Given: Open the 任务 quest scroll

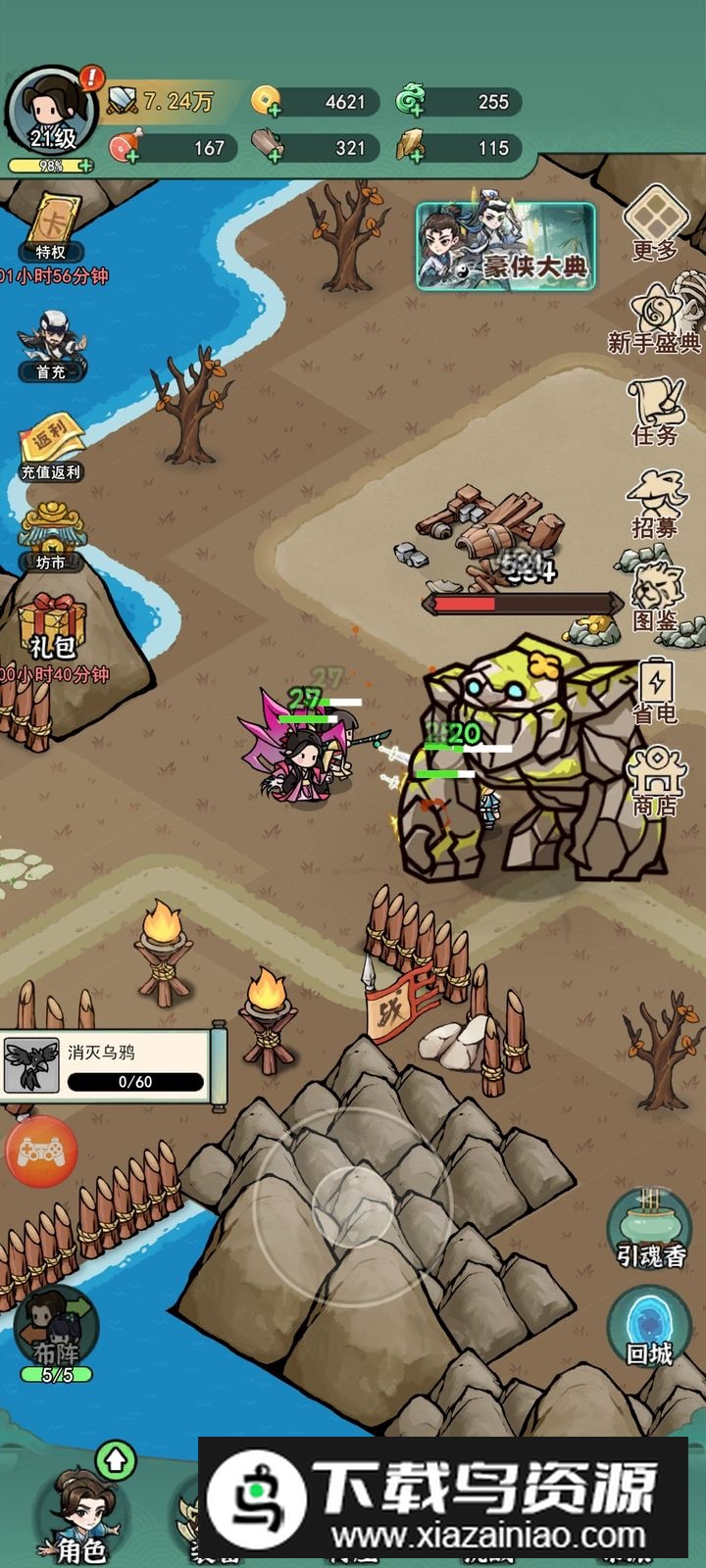Looking at the screenshot, I should tap(655, 410).
